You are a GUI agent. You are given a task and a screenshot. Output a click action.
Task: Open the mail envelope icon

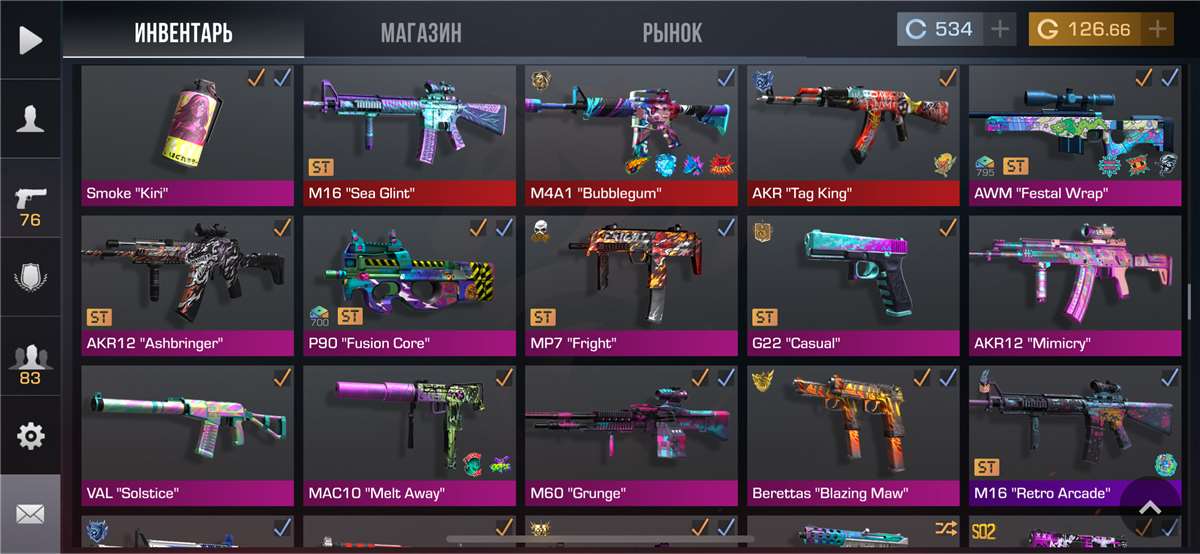(30, 514)
